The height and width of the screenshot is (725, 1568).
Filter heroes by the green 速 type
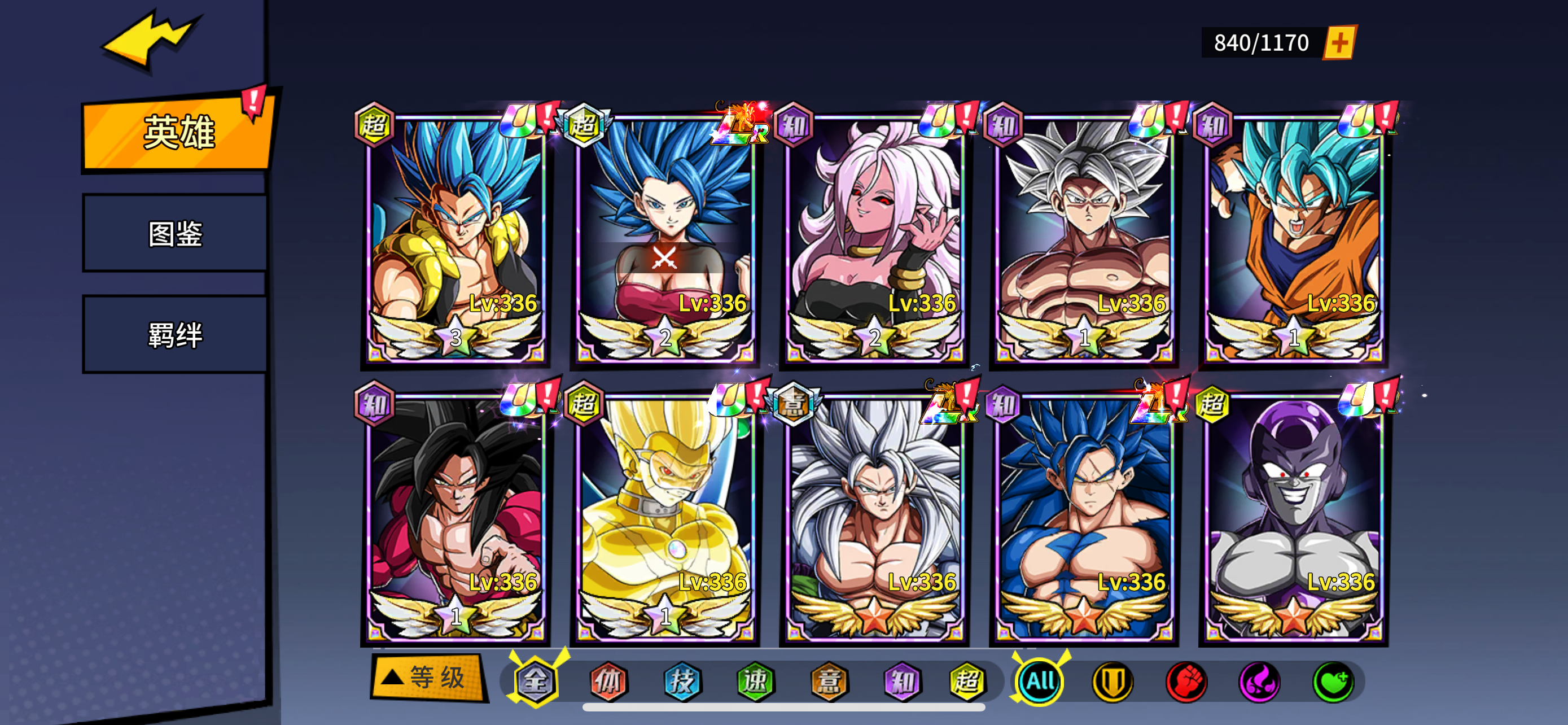click(755, 681)
